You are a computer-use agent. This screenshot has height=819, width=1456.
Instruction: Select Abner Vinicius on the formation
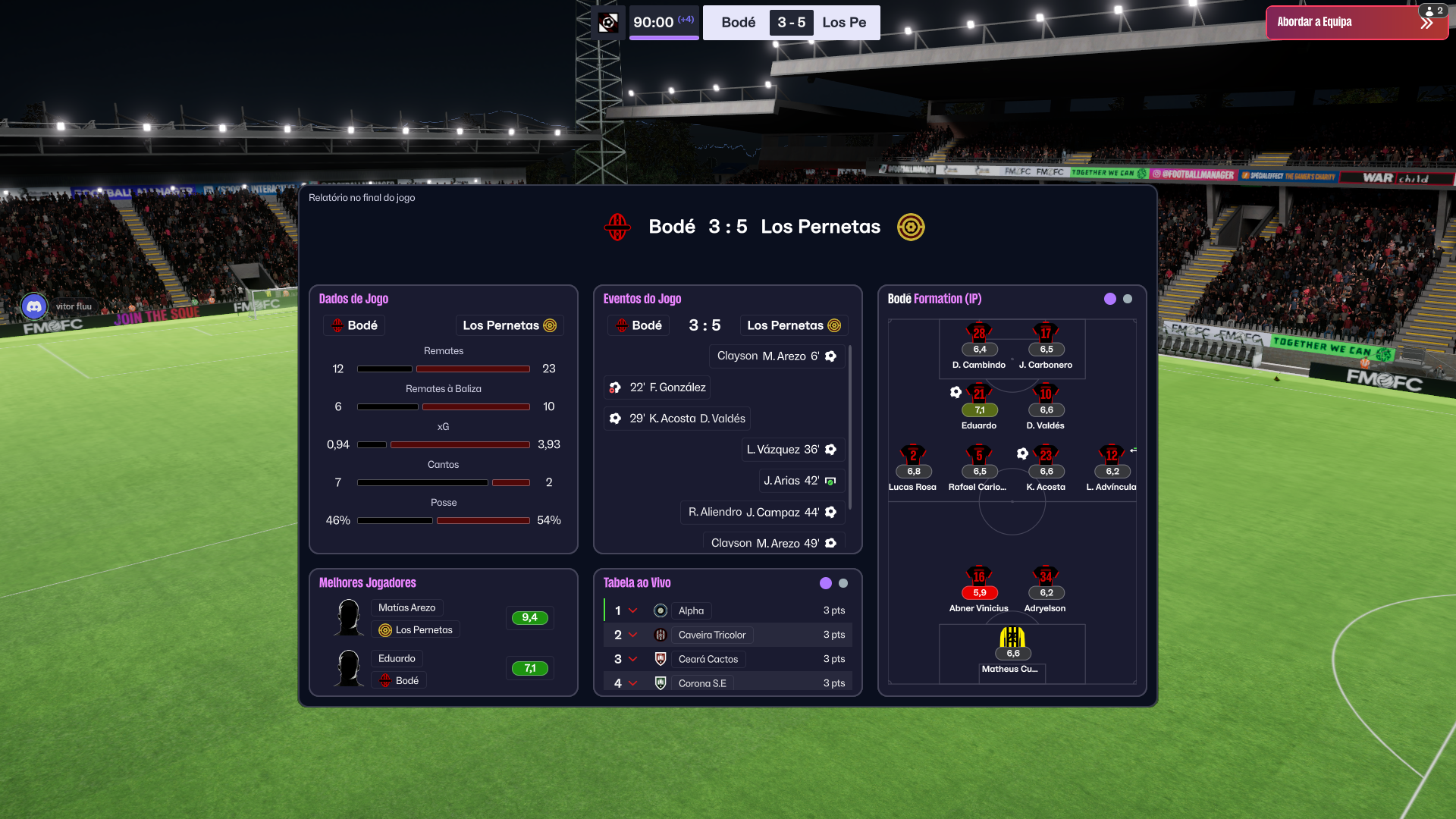pos(979,580)
